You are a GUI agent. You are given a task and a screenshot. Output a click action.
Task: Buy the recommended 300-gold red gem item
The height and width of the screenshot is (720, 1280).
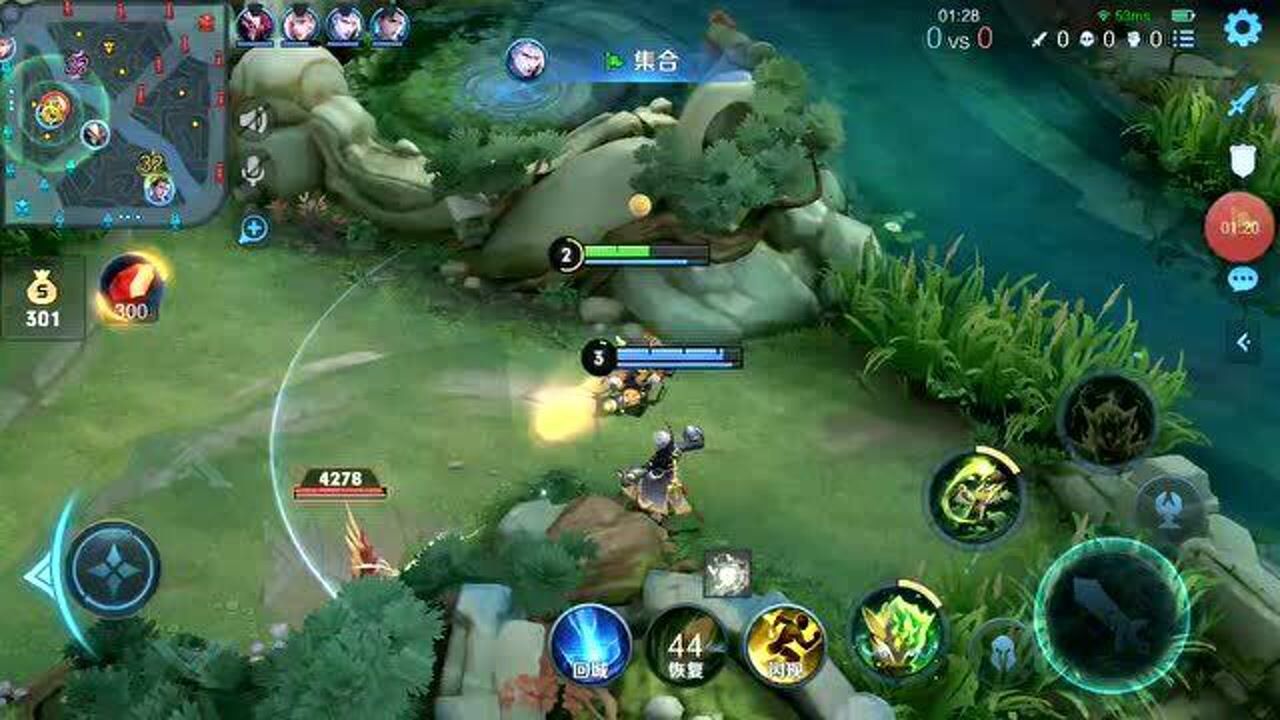[x=131, y=288]
